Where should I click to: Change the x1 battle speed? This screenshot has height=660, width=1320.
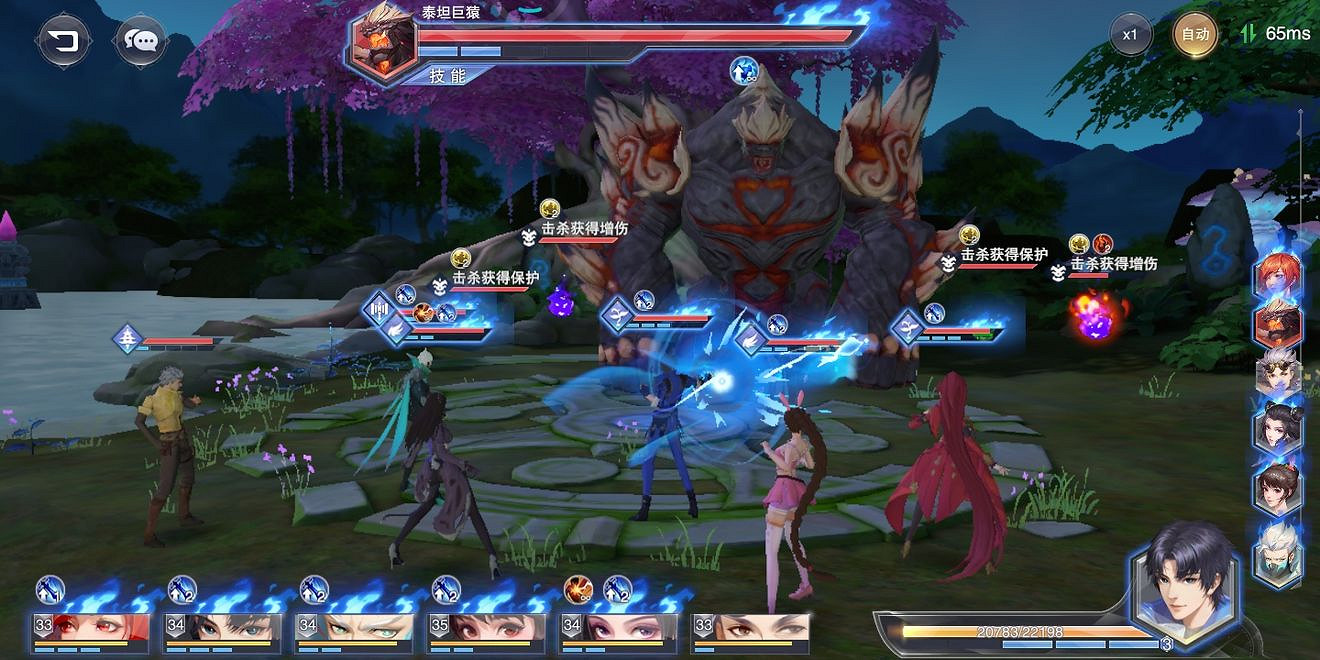pos(1130,35)
